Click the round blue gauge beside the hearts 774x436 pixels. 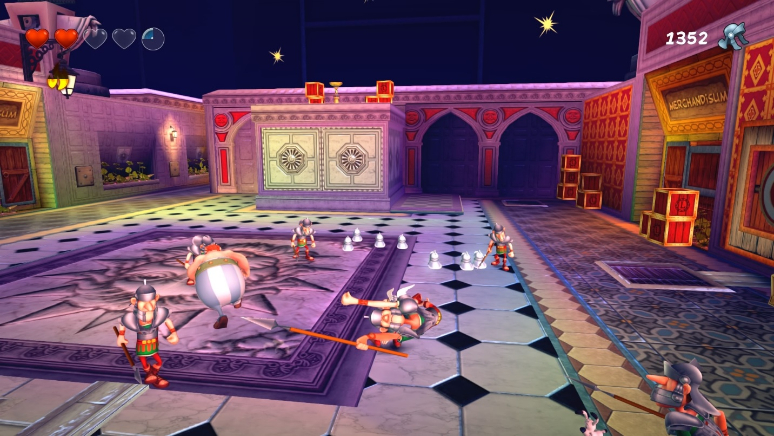click(153, 39)
